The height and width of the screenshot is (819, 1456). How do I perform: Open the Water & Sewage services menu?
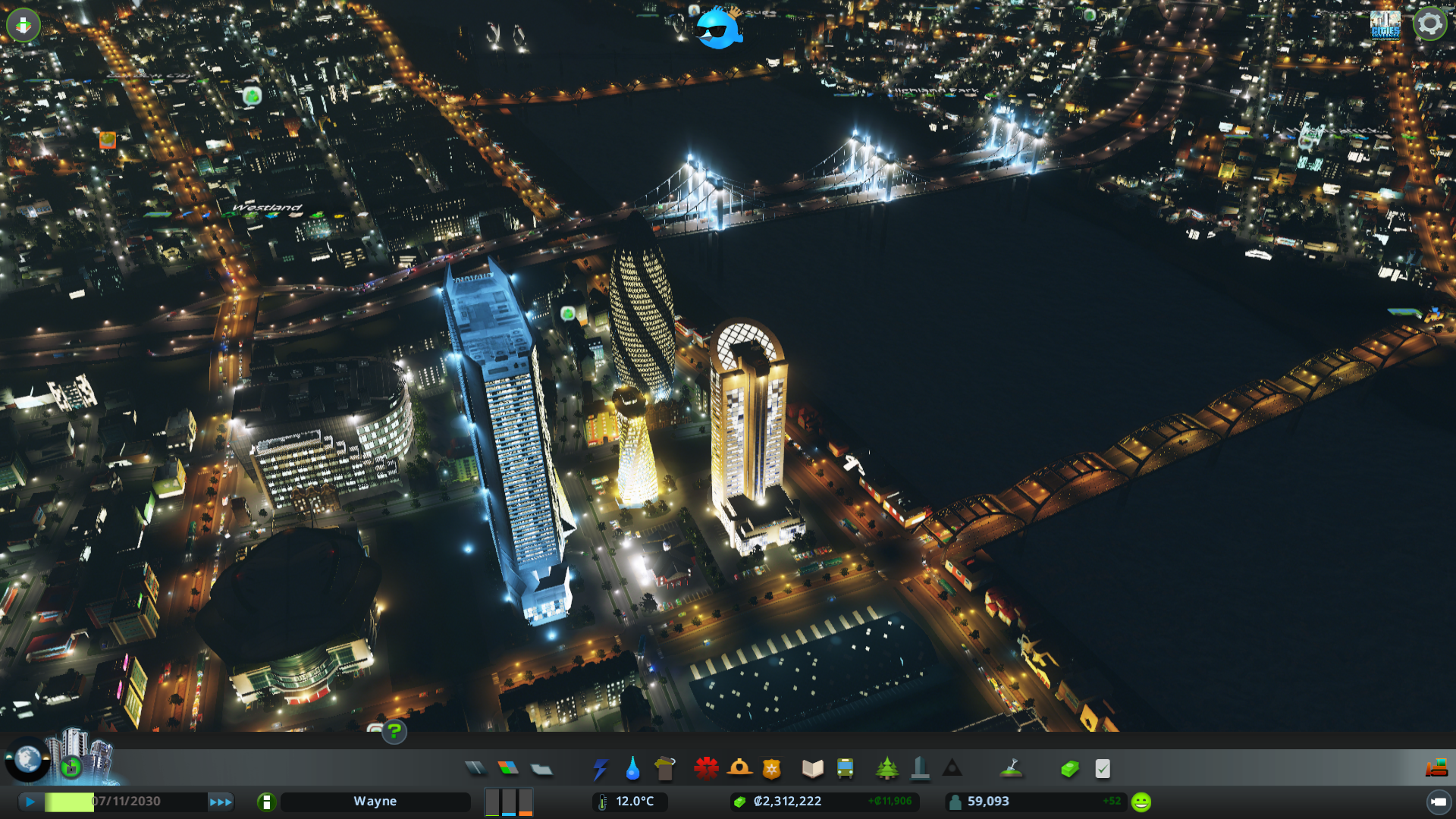point(632,767)
